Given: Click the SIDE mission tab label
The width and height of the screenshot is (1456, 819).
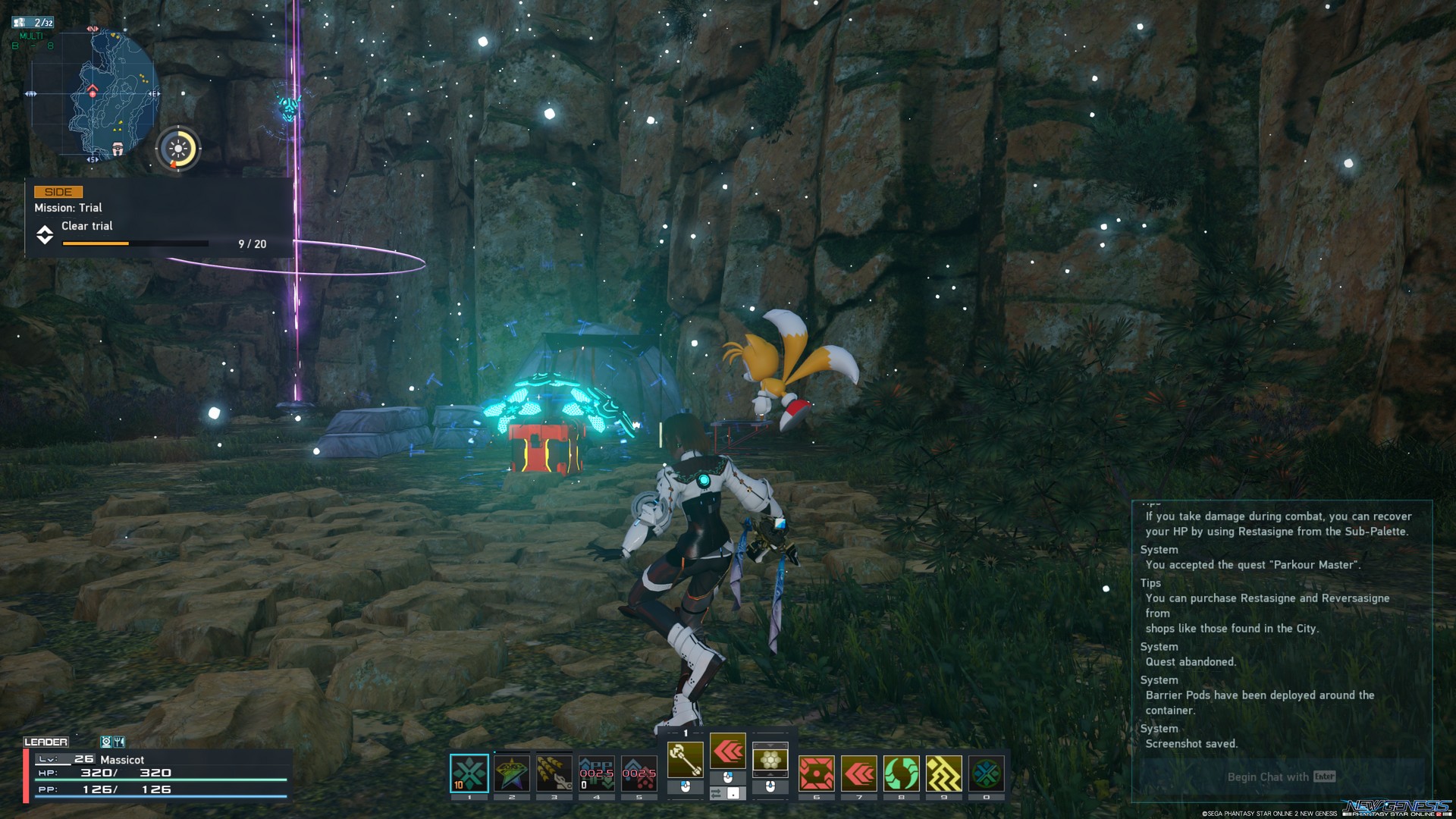Looking at the screenshot, I should coord(59,191).
